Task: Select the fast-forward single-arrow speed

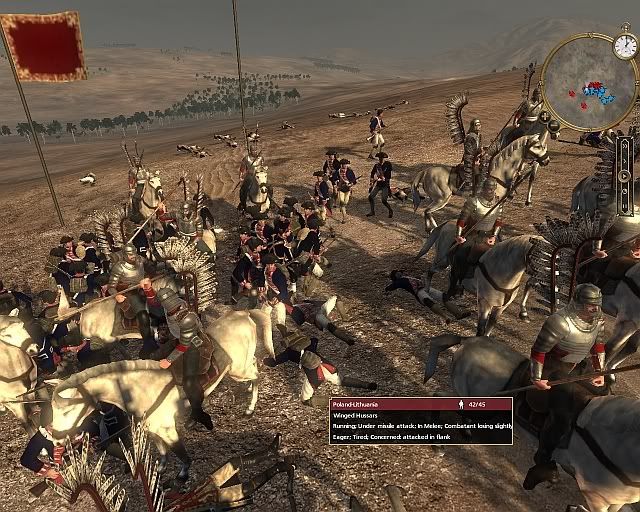Action: click(x=625, y=163)
